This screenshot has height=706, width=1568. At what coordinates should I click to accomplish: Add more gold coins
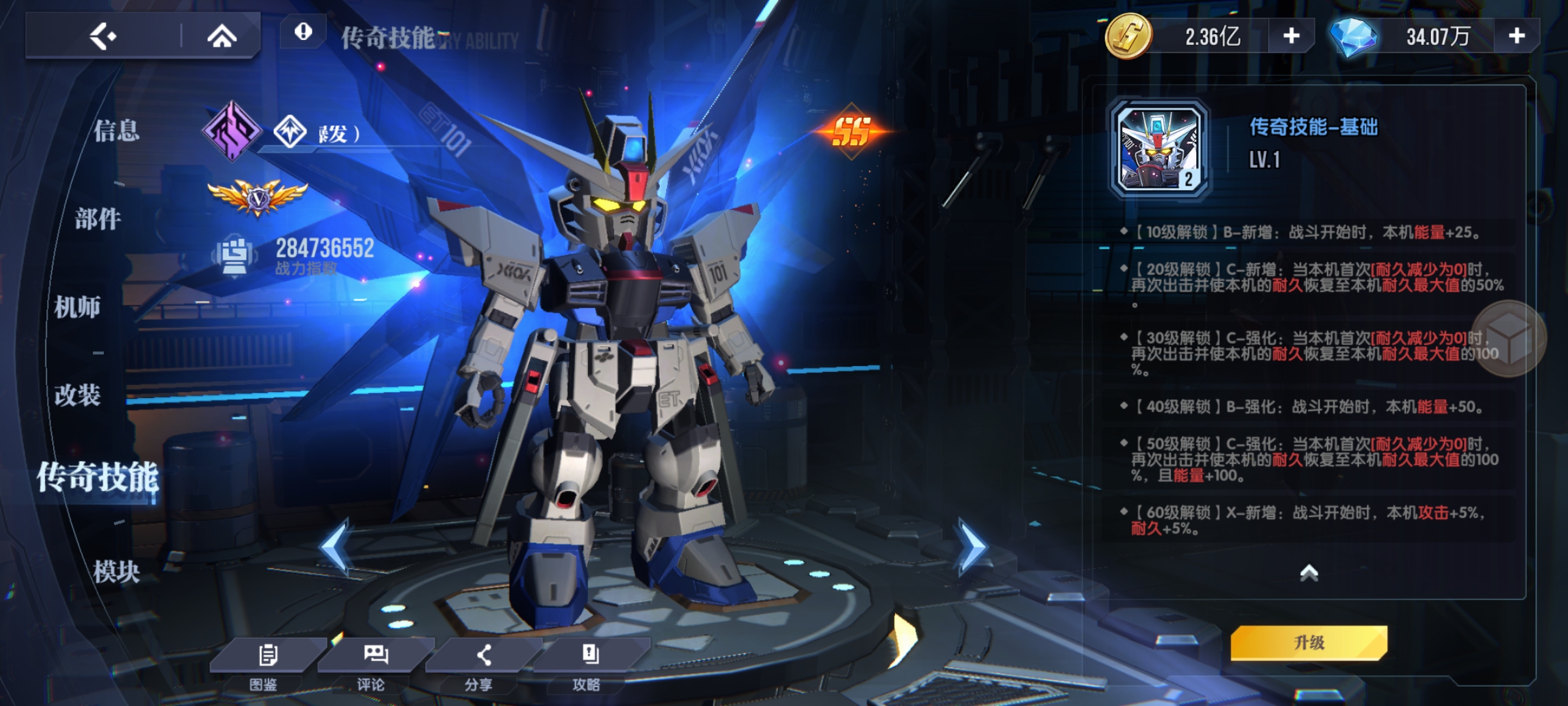point(1291,36)
